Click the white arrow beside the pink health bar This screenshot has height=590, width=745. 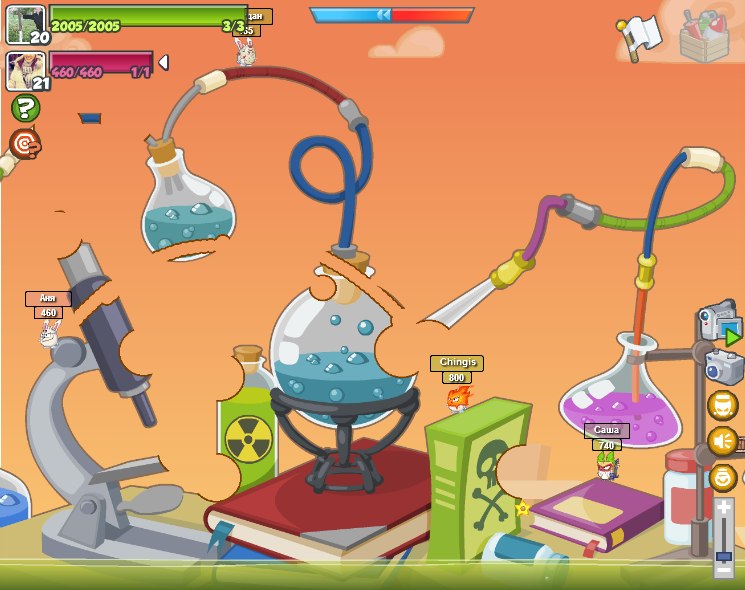point(163,63)
